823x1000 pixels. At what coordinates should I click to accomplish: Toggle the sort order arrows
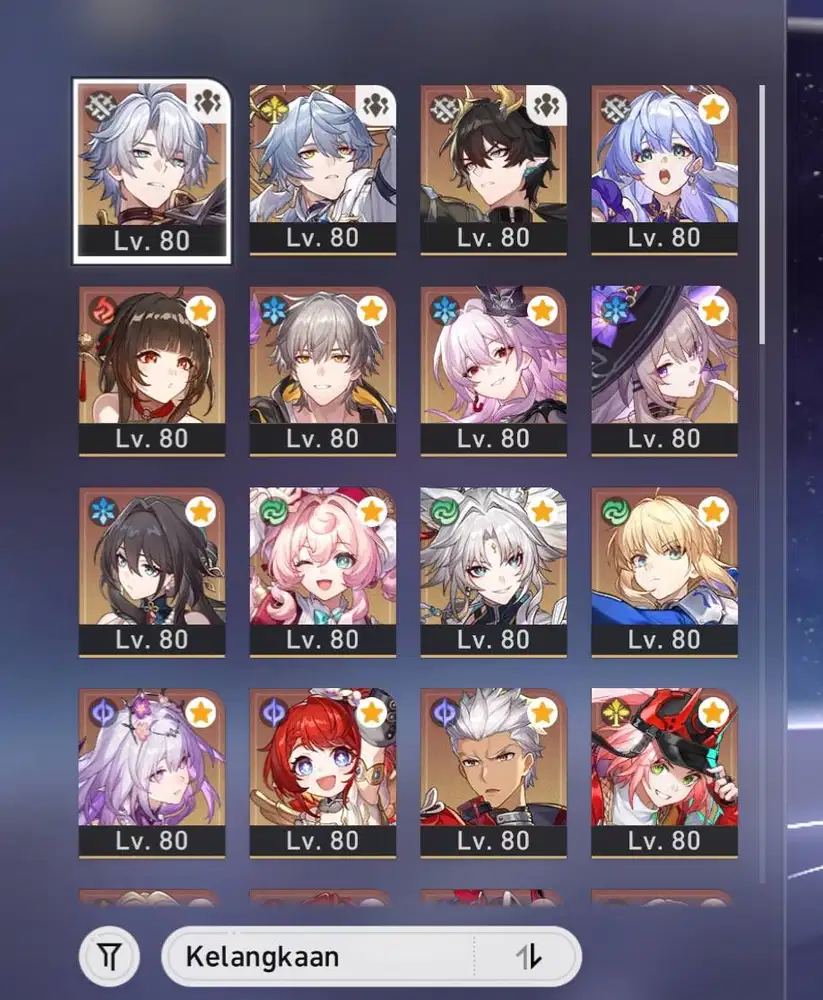[x=529, y=957]
